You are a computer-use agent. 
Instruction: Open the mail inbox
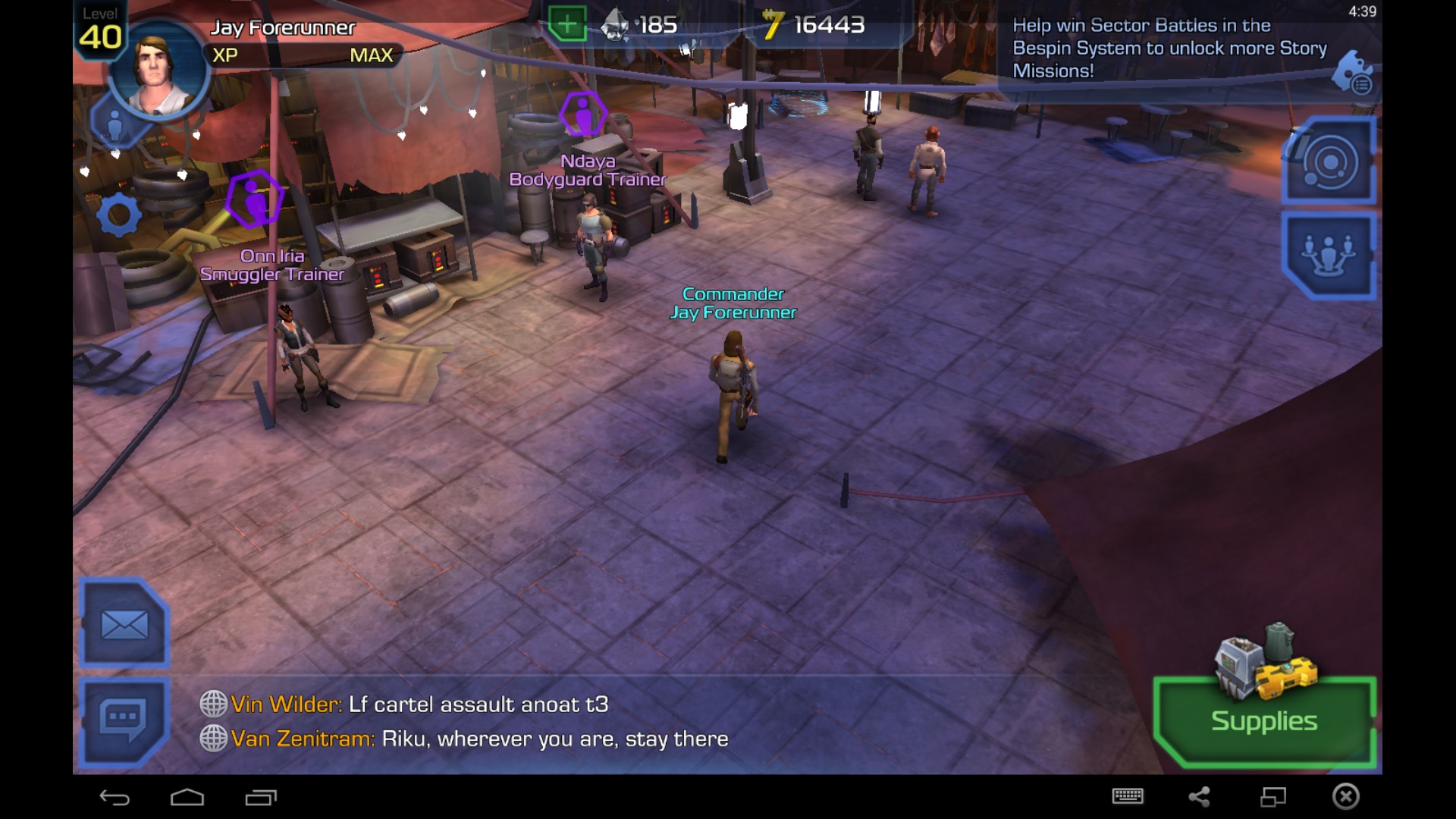(124, 625)
